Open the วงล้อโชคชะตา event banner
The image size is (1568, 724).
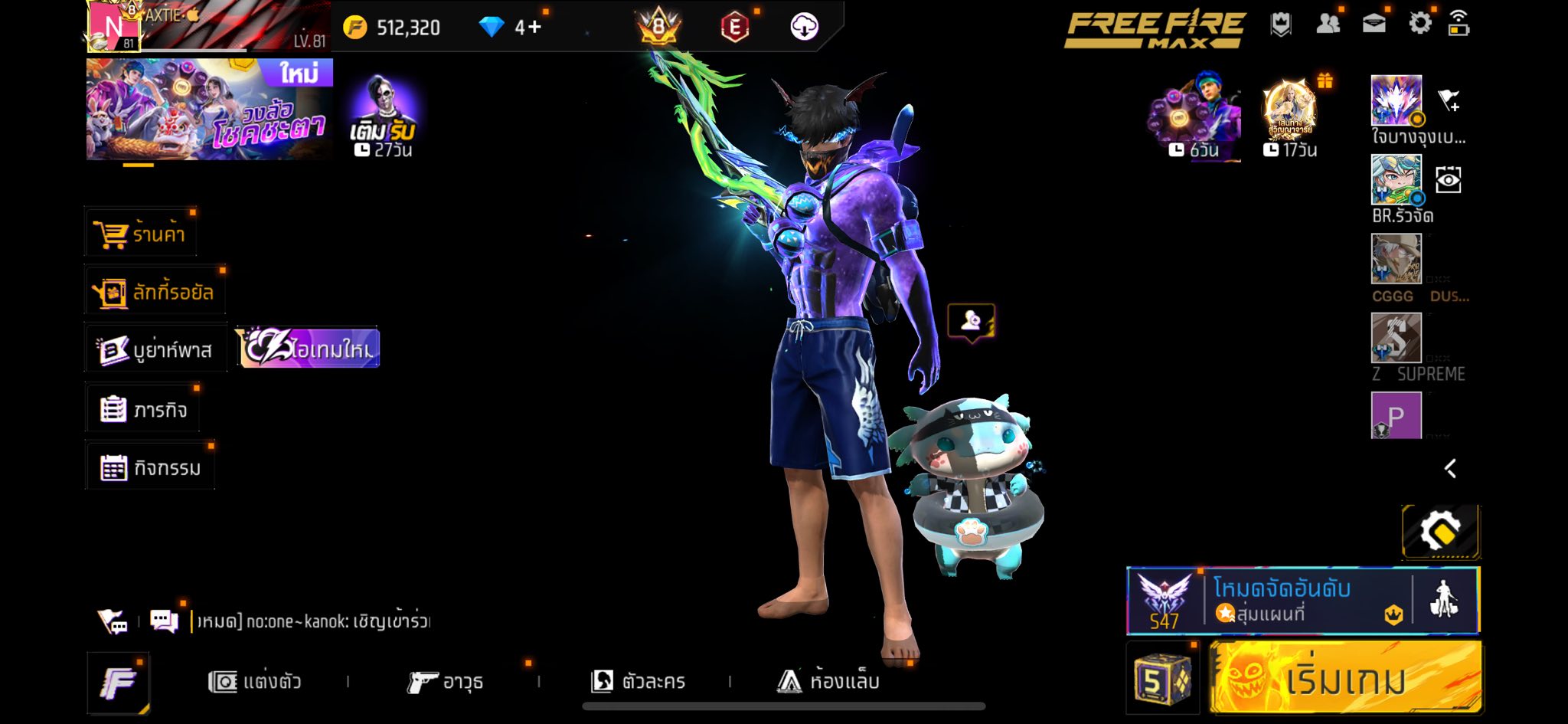[209, 110]
